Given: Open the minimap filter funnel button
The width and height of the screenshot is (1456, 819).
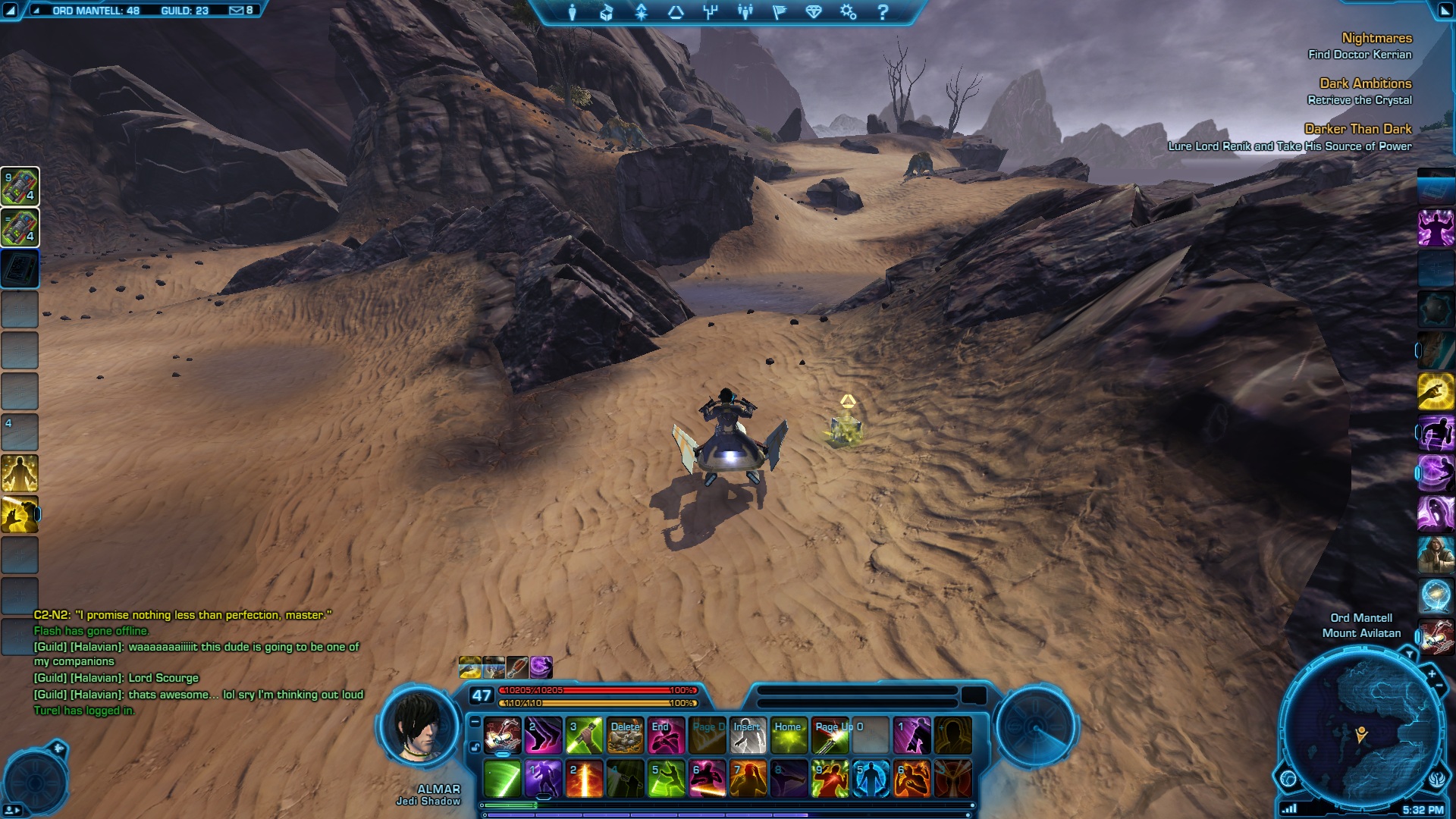Looking at the screenshot, I should (x=1409, y=654).
